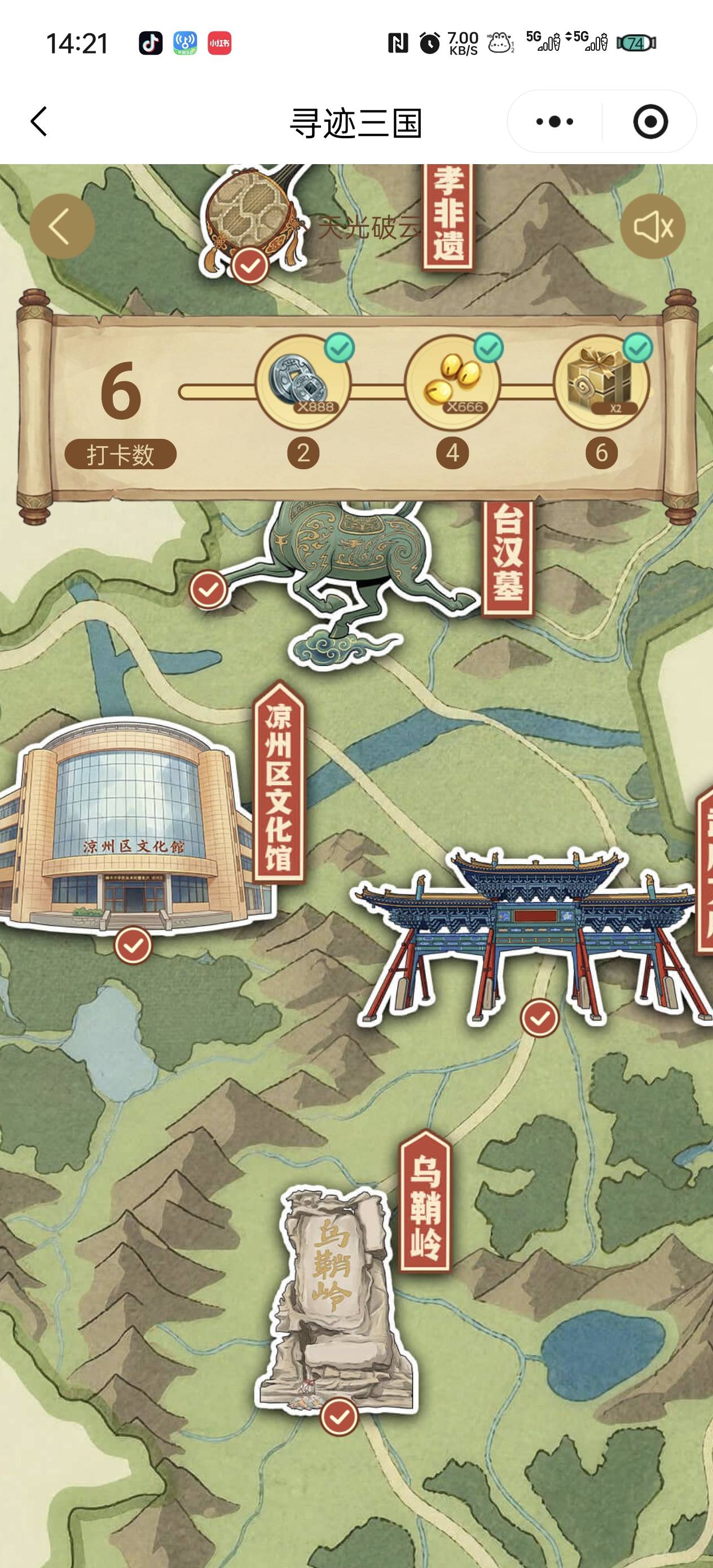The width and height of the screenshot is (713, 1568).
Task: Open the mini program more options menu
Action: pyautogui.click(x=554, y=122)
